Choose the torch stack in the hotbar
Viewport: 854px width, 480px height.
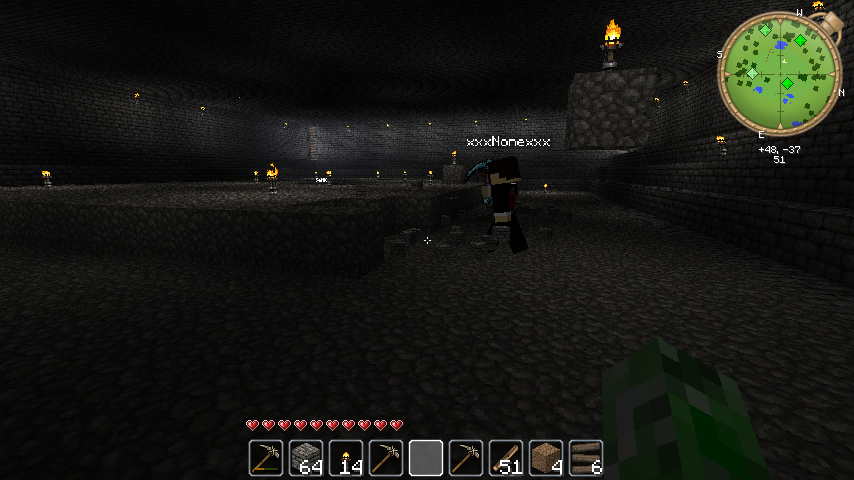pos(345,458)
